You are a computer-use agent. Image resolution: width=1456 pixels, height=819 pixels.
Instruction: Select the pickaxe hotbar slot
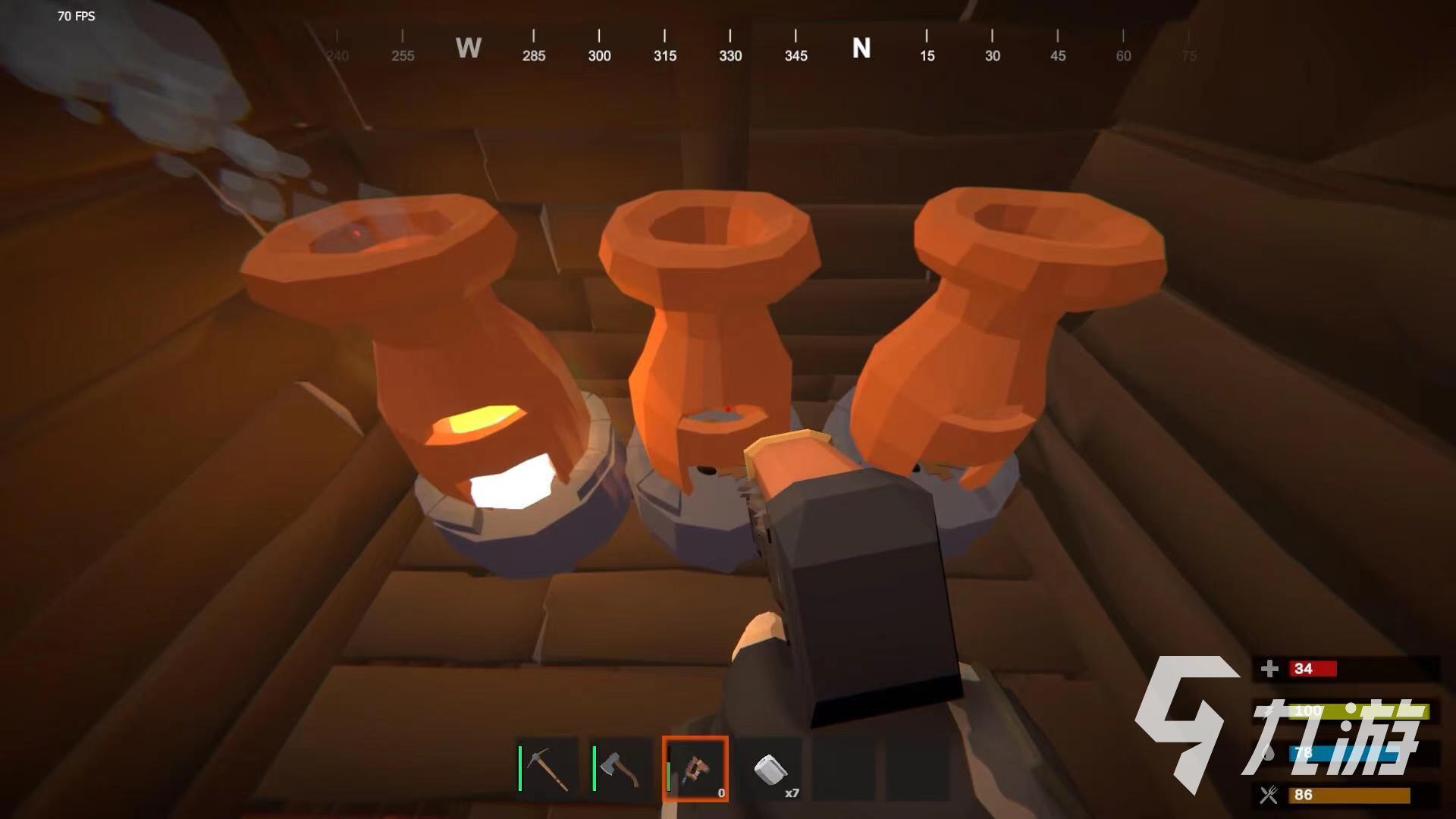click(x=548, y=769)
